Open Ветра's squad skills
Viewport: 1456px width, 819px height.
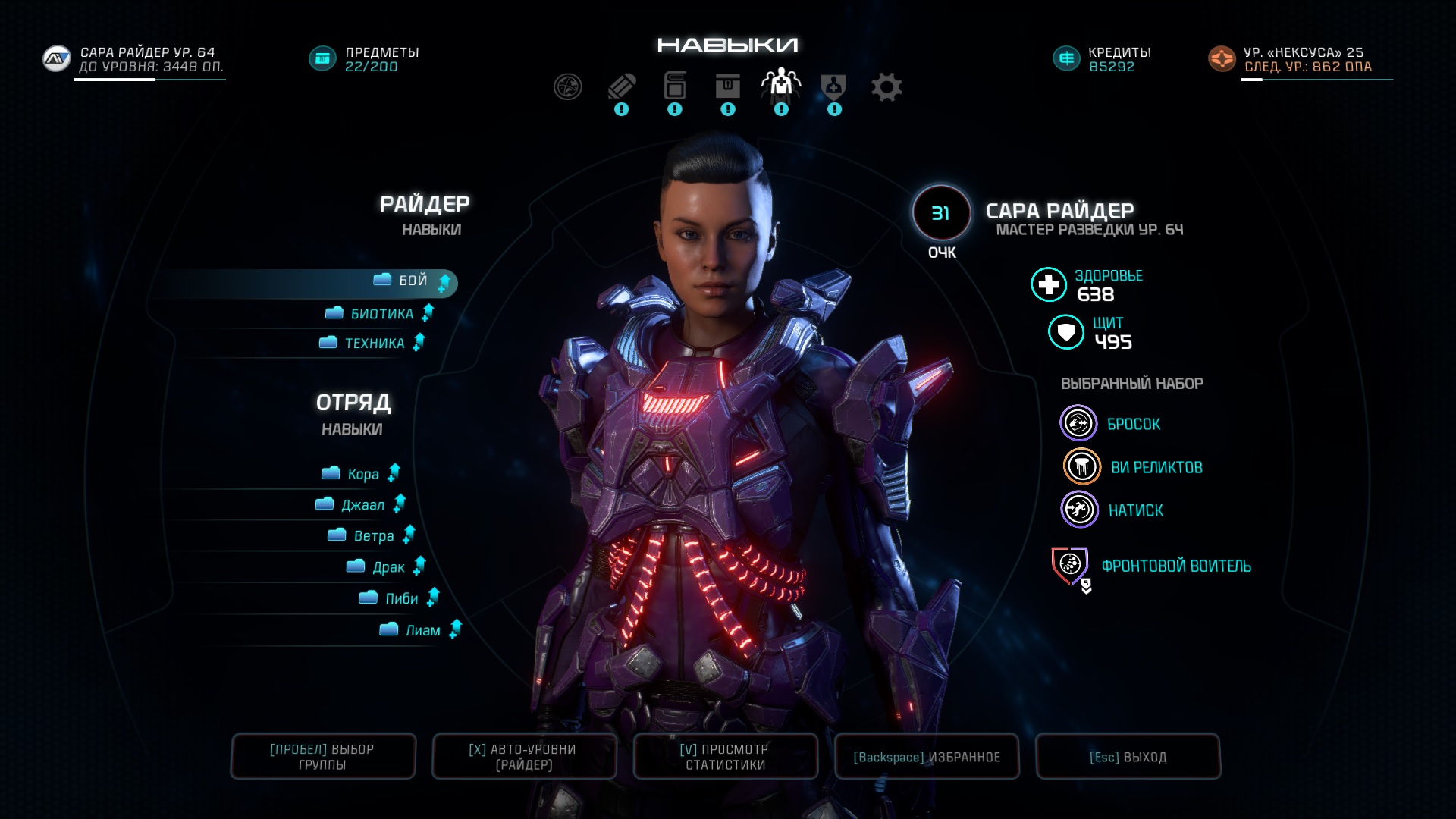click(x=373, y=536)
